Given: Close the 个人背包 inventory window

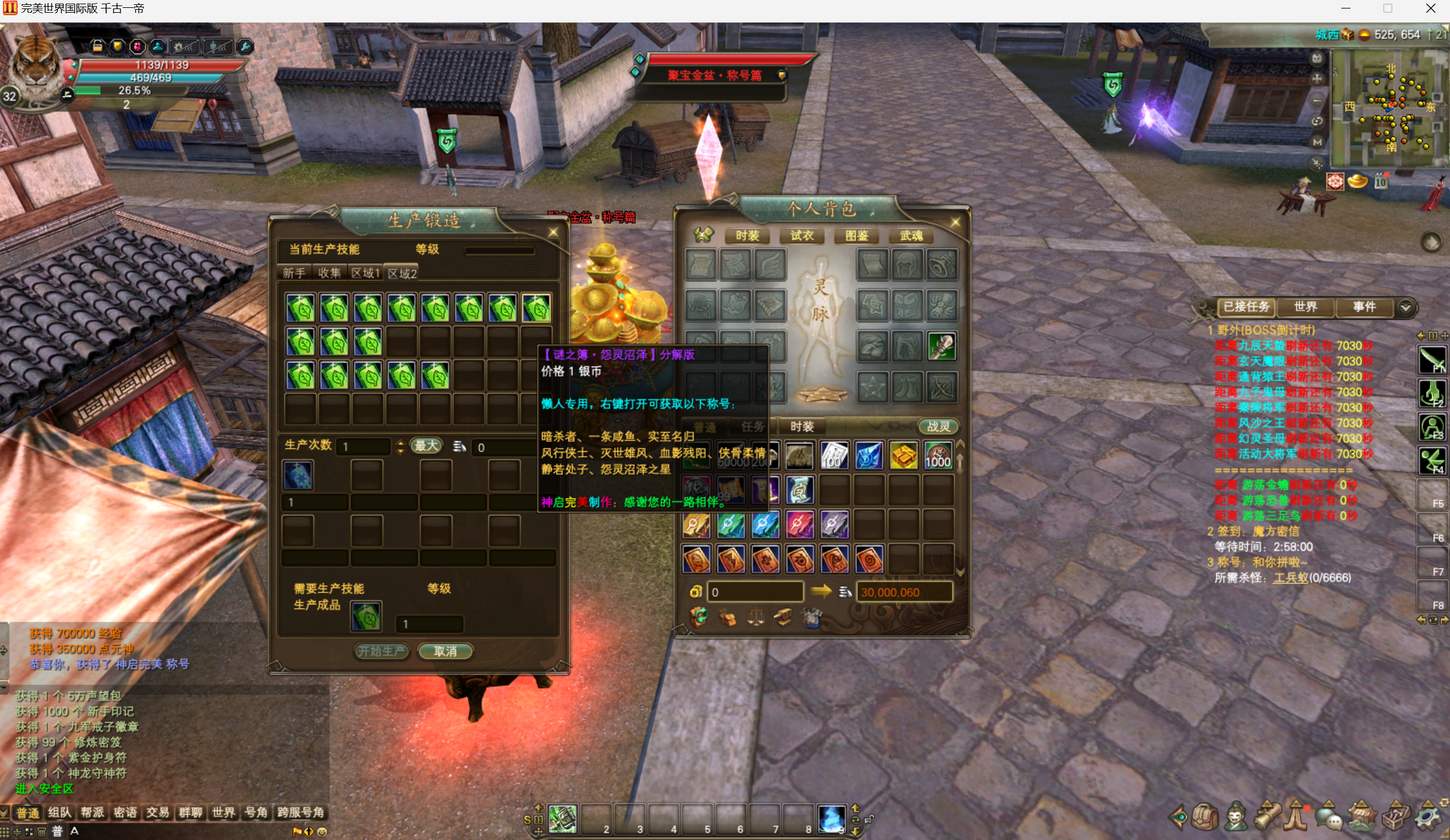Looking at the screenshot, I should click(x=955, y=222).
